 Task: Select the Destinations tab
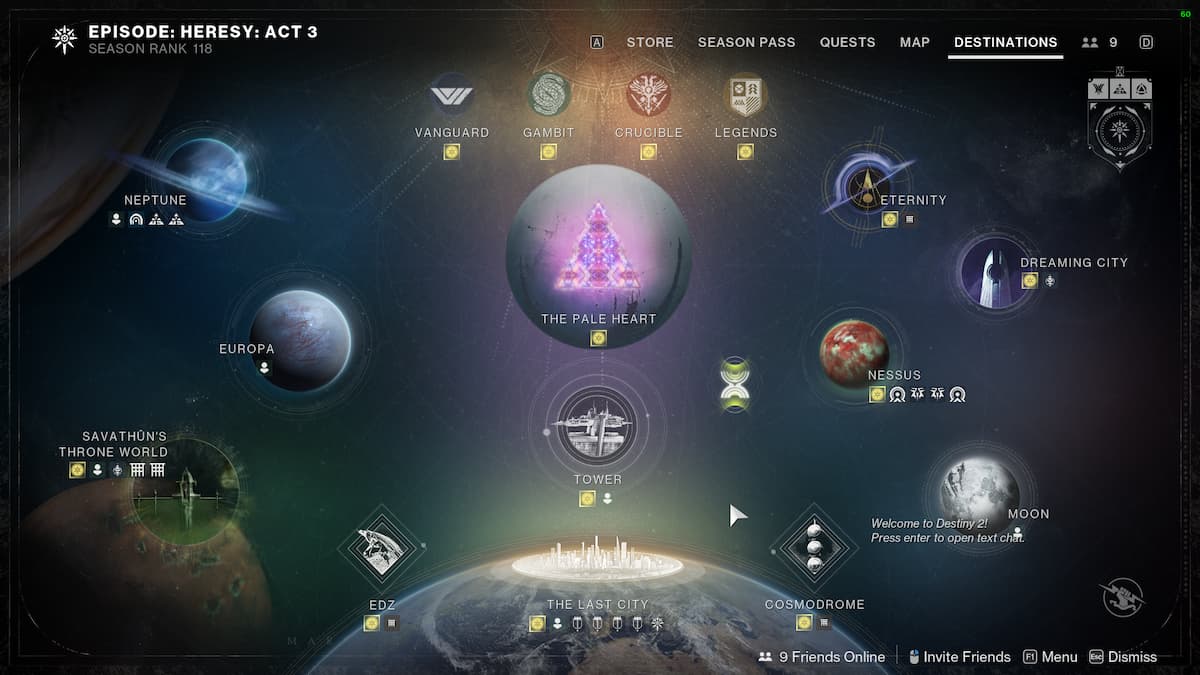click(x=1005, y=42)
